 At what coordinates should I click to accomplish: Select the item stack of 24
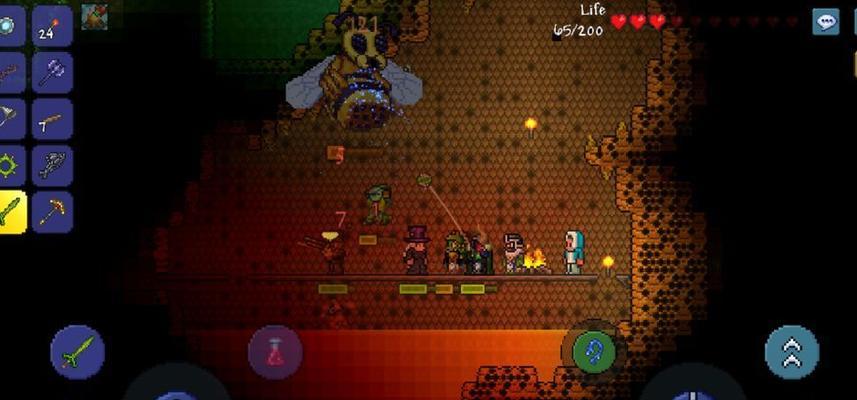tap(52, 26)
